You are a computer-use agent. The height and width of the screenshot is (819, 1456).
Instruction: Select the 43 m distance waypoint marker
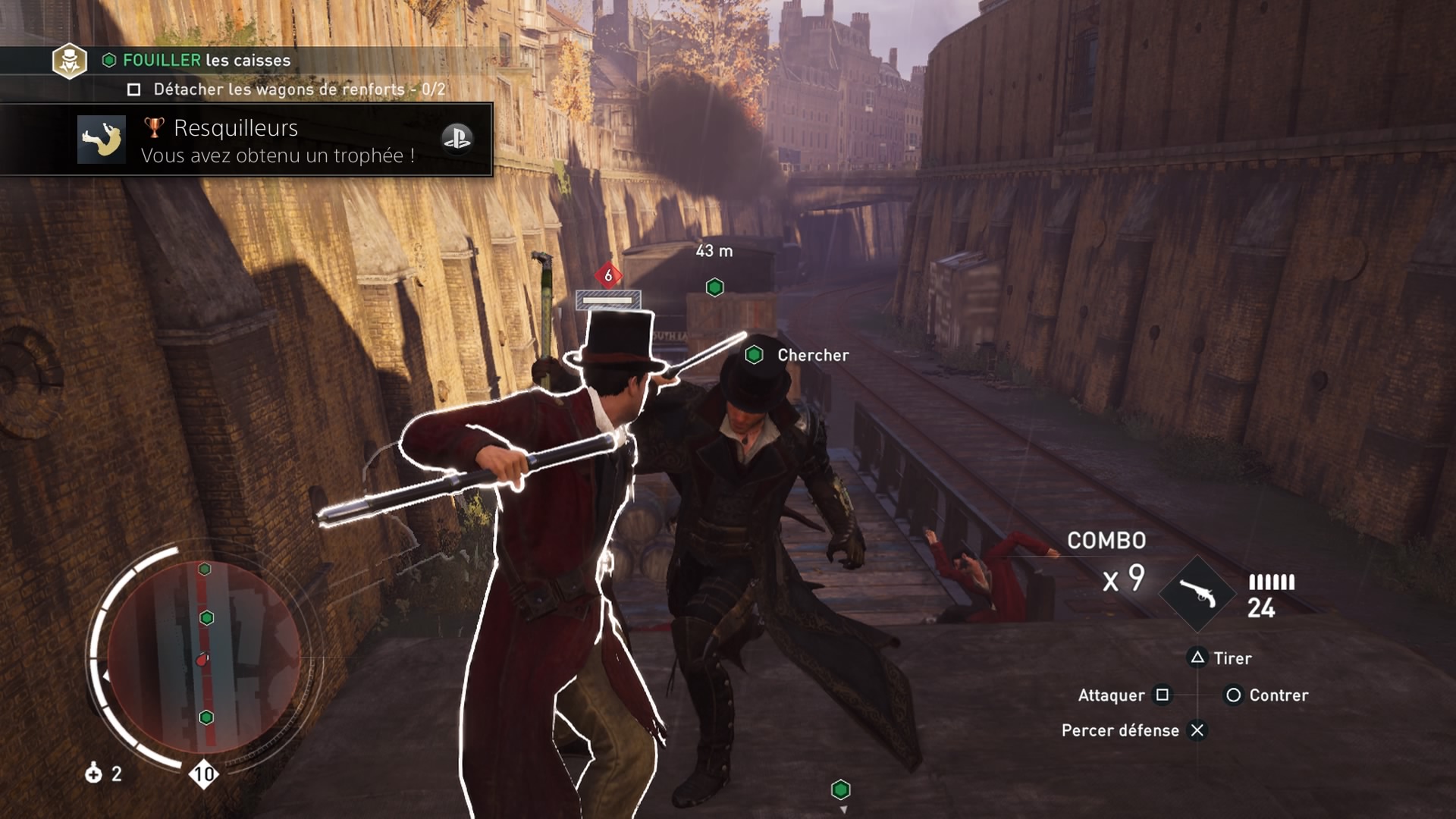click(x=714, y=287)
